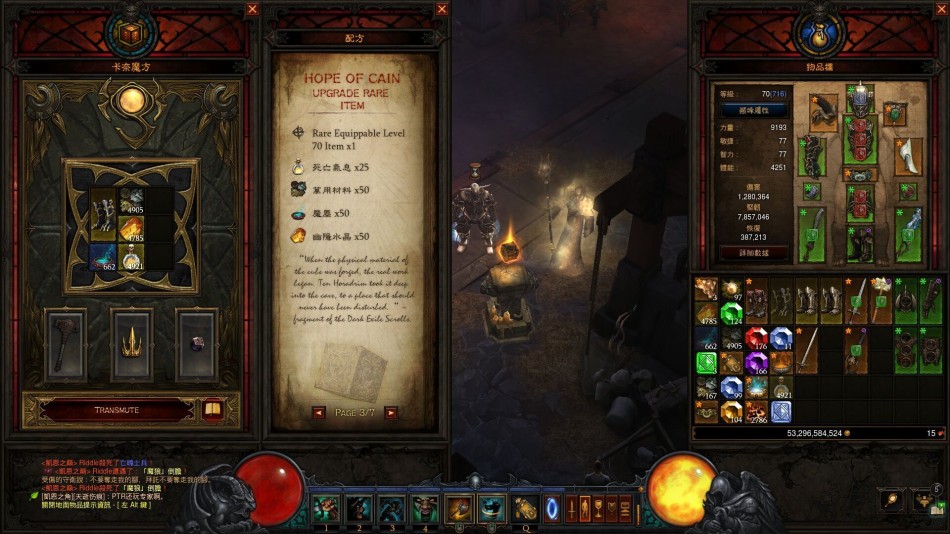Close the Kanai's Cube panel
The height and width of the screenshot is (534, 950).
pyautogui.click(x=252, y=9)
